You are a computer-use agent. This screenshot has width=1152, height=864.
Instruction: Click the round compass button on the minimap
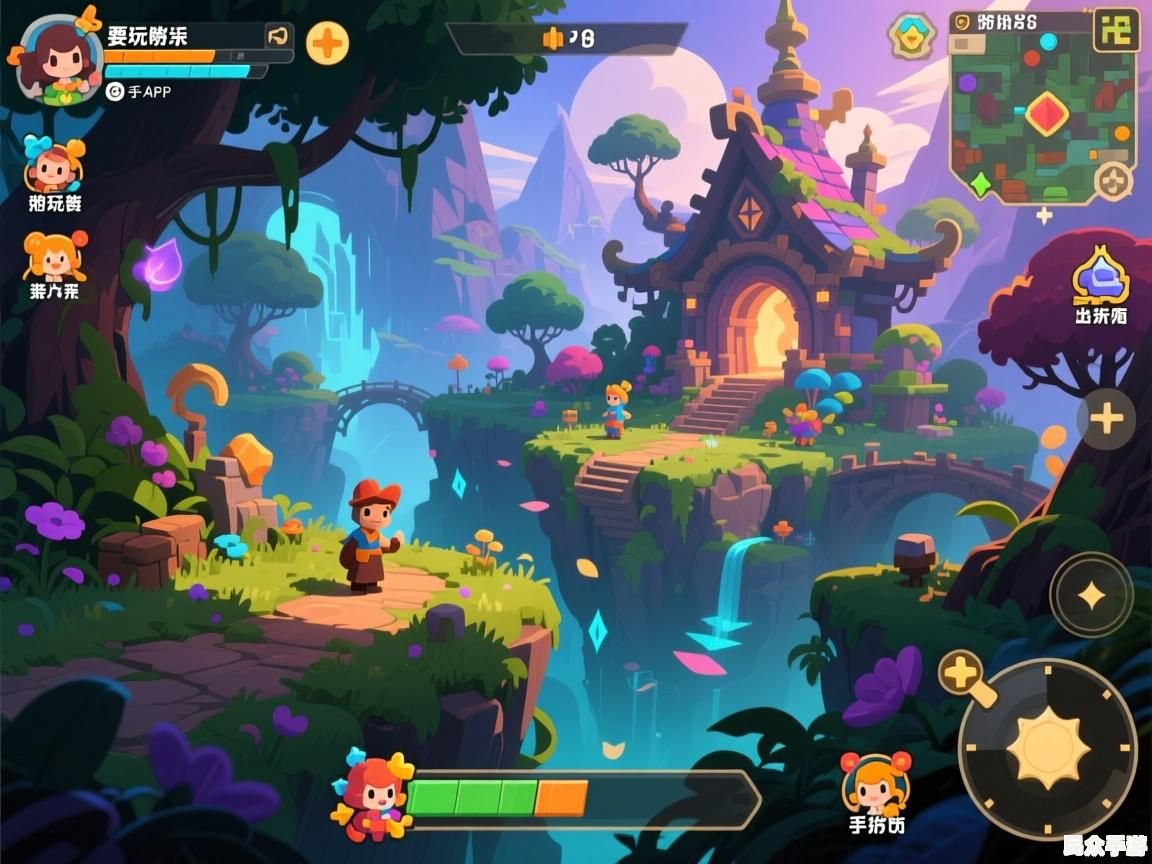1112,182
